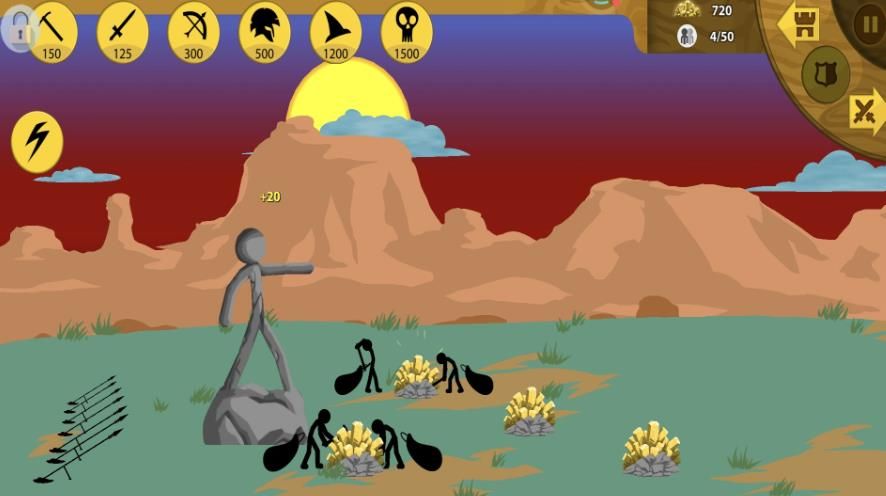This screenshot has height=496, width=886.
Task: Order army to retreat to castle
Action: (x=798, y=24)
